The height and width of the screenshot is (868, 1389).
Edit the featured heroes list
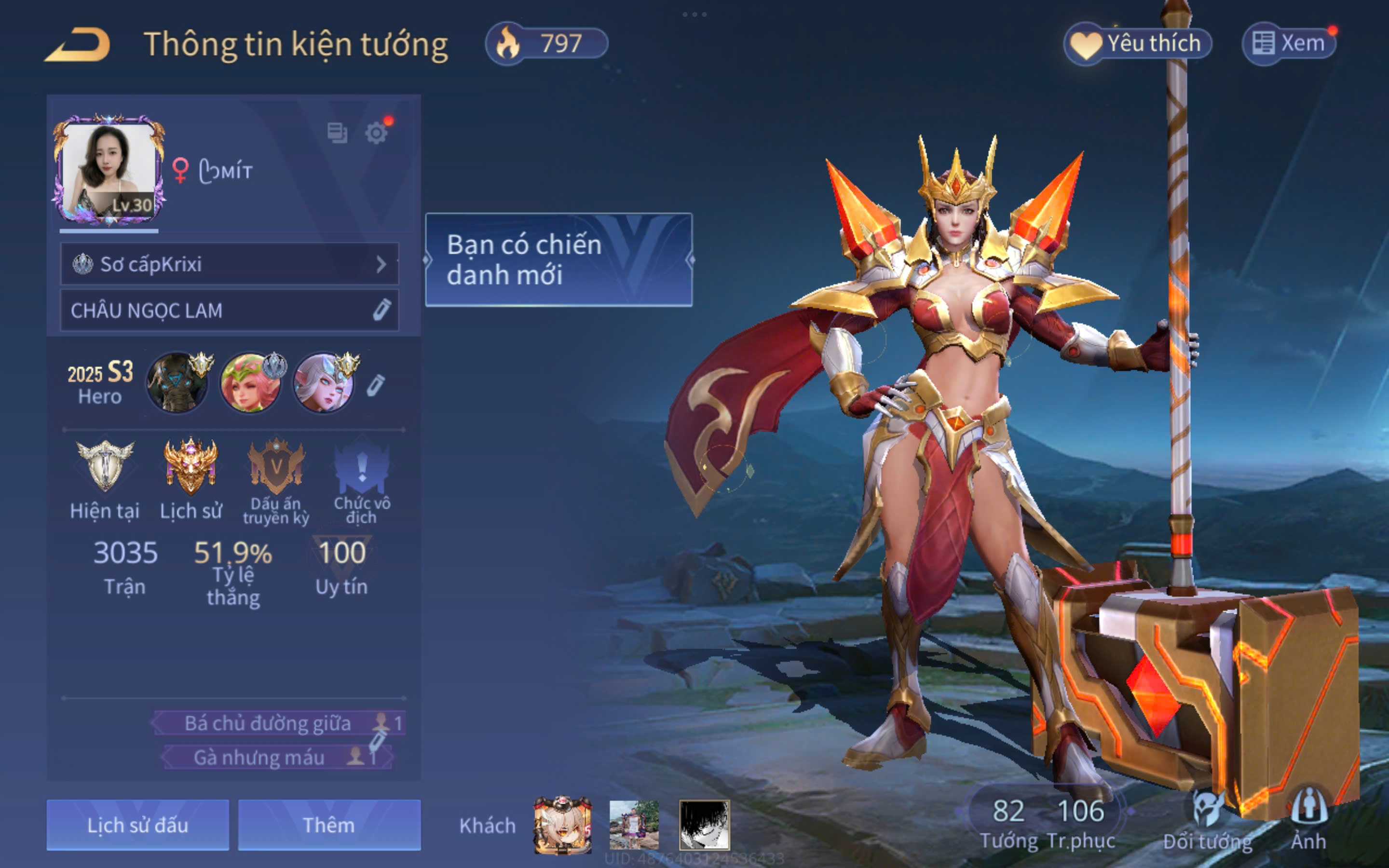pyautogui.click(x=375, y=385)
